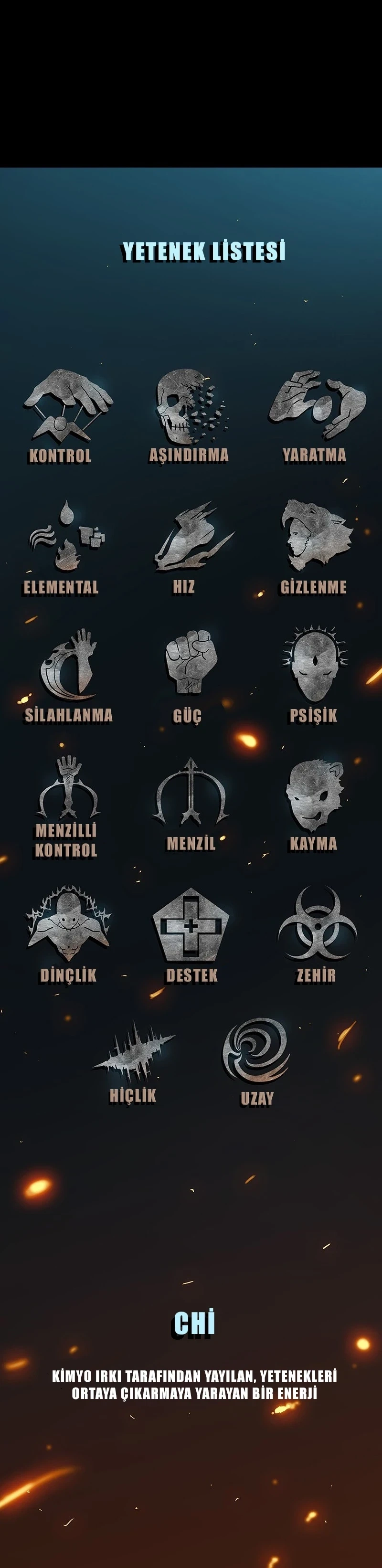Select the Kayma beast mask ability
Screen dimensions: 382x1568
[x=315, y=795]
